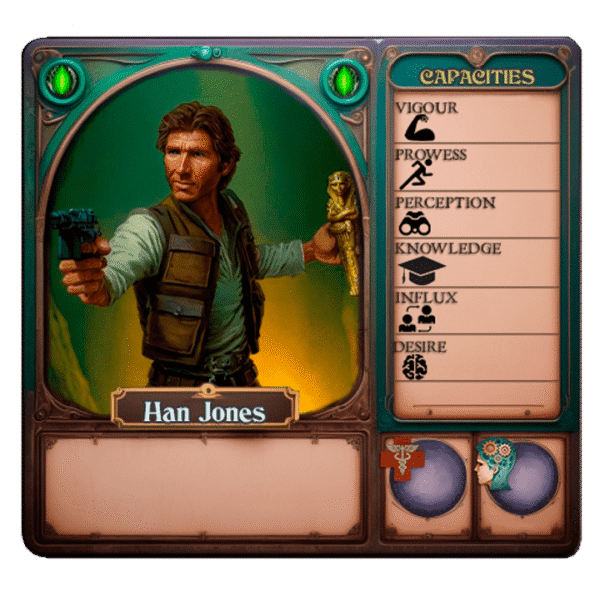The image size is (600, 600).
Task: Select the Perception binoculars row
Action: pyautogui.click(x=475, y=215)
